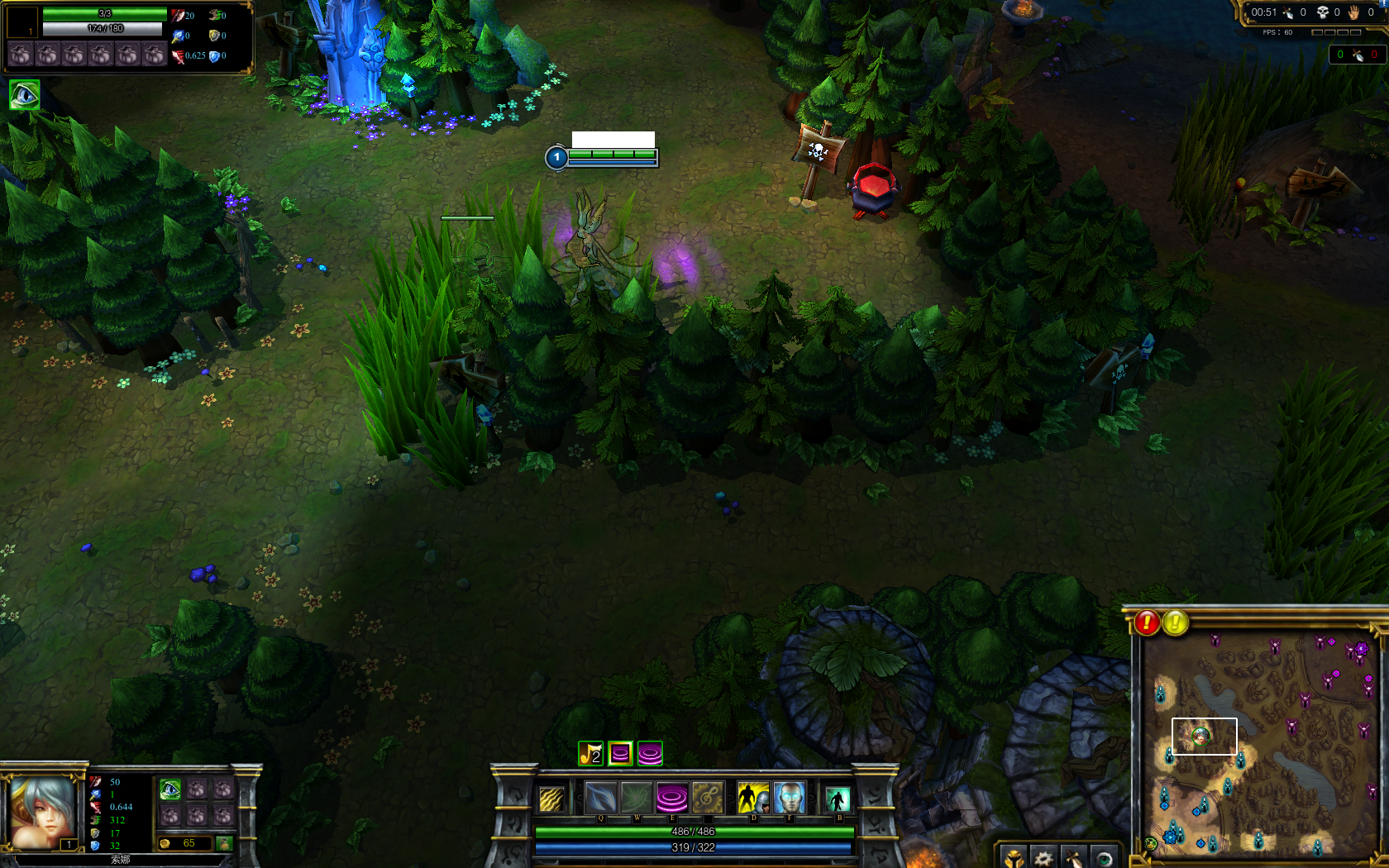
Task: Activate the yellow silhouette summoner spell on D
Action: (752, 799)
